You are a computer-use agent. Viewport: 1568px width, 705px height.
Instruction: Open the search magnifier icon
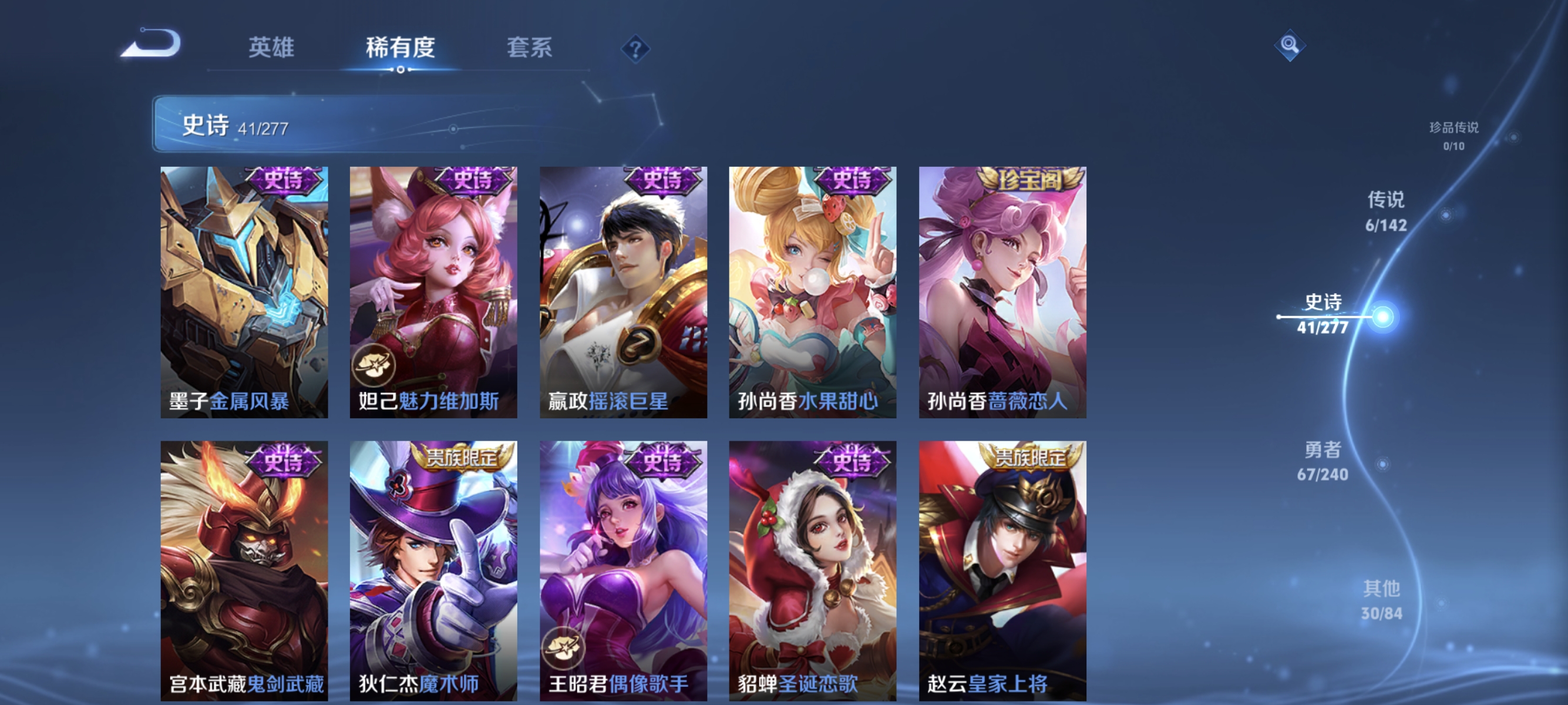coord(1291,45)
